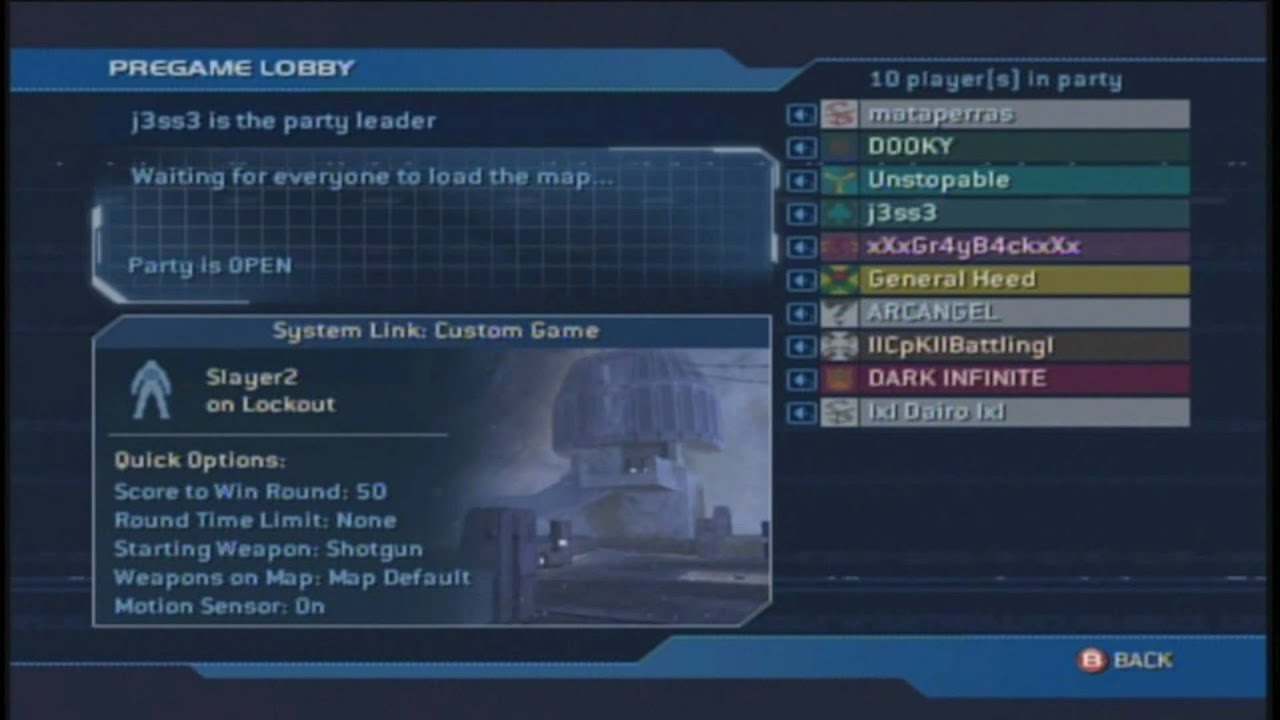
Task: Select the Motion Sensor: On option
Action: point(219,606)
